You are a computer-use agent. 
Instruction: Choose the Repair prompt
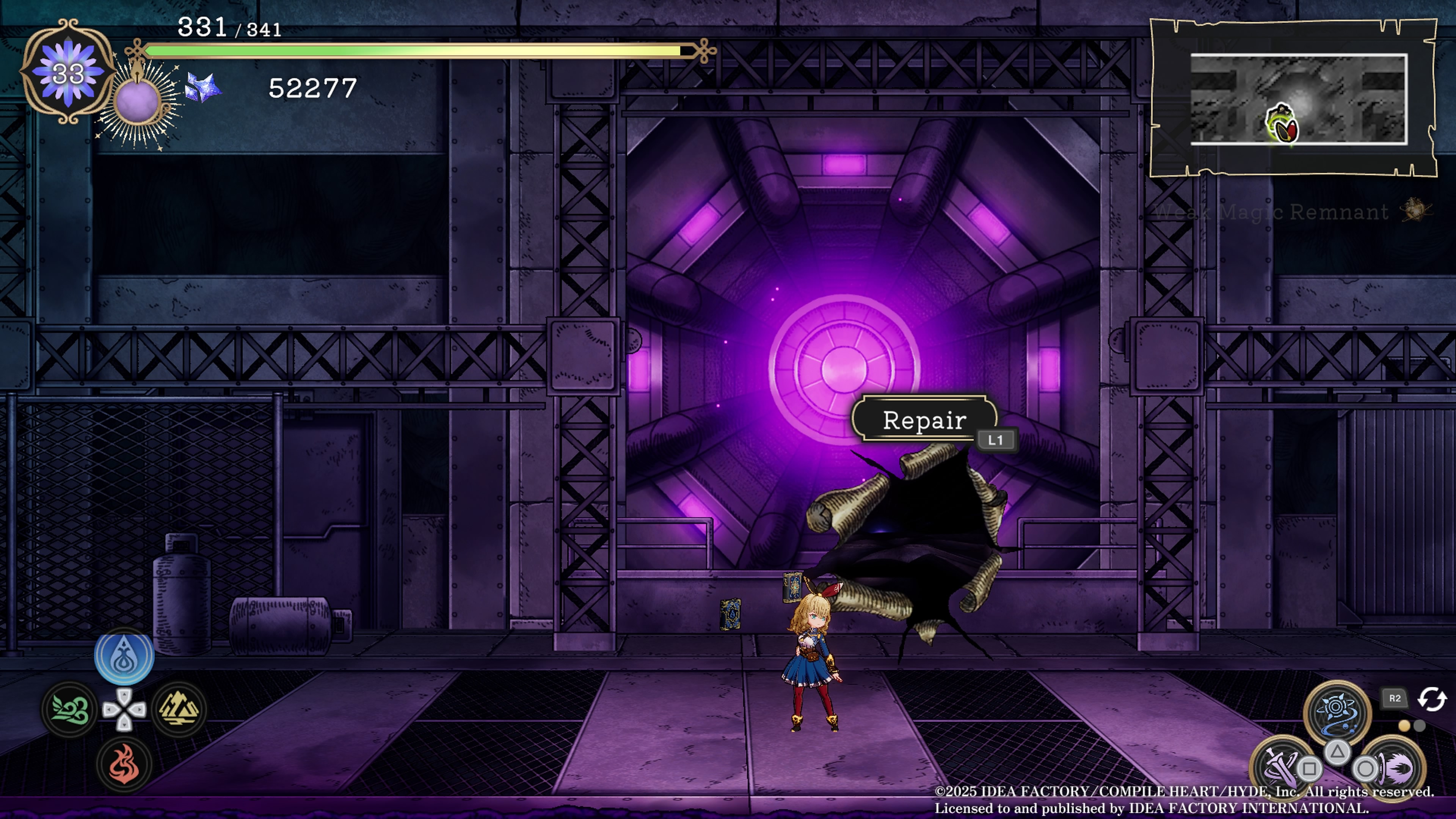point(925,420)
